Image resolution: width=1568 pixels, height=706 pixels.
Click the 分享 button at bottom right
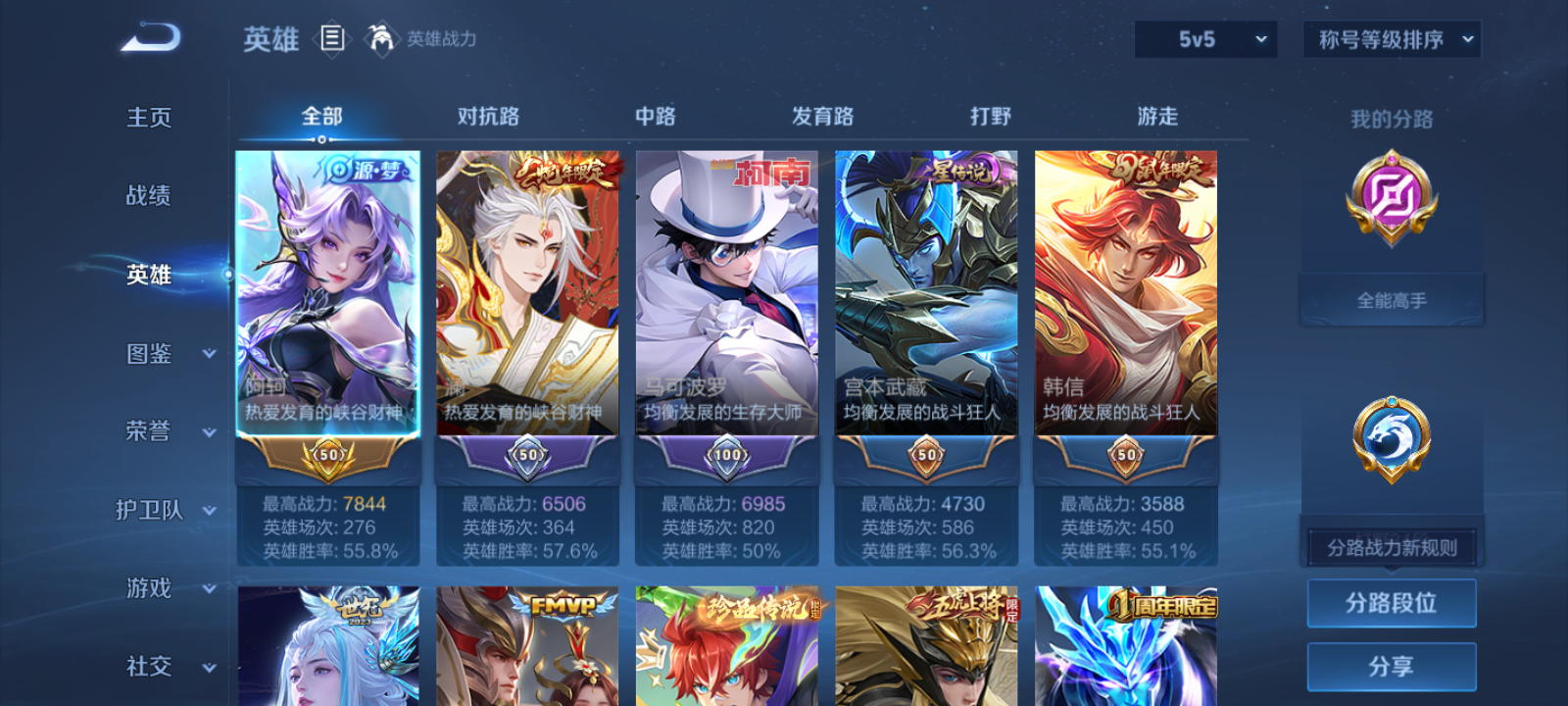pyautogui.click(x=1392, y=665)
